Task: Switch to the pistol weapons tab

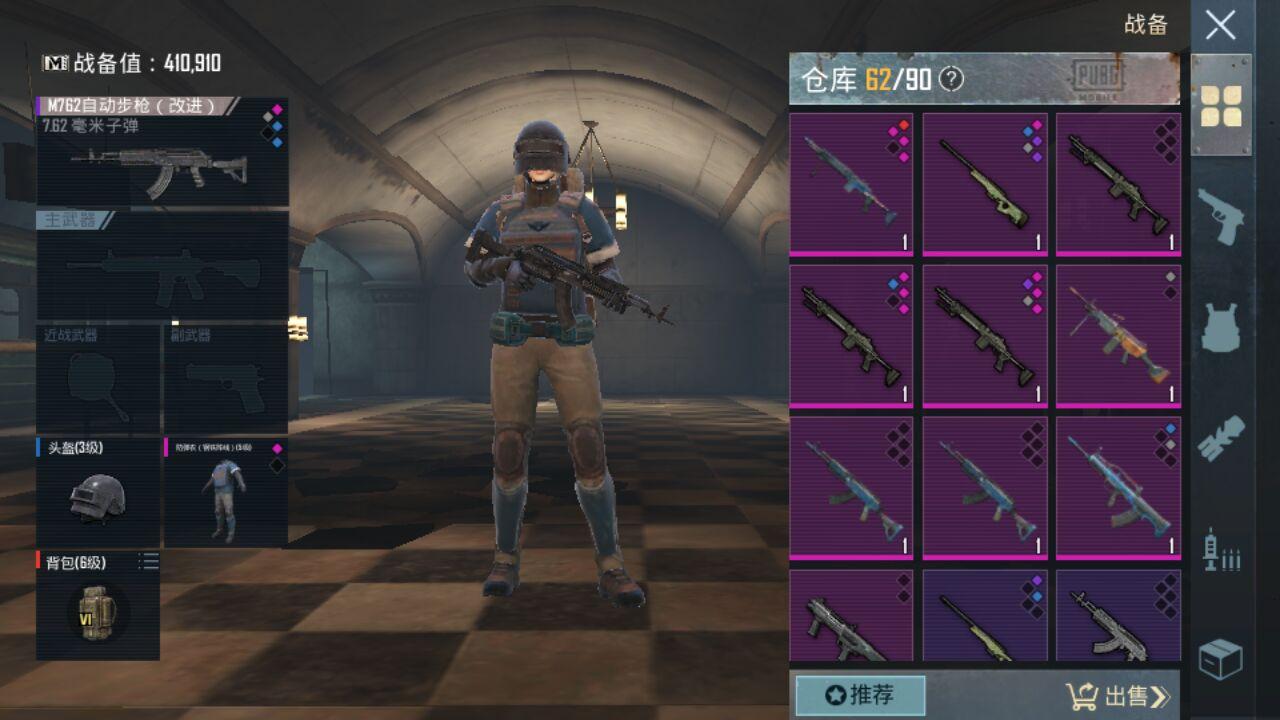Action: [1221, 213]
